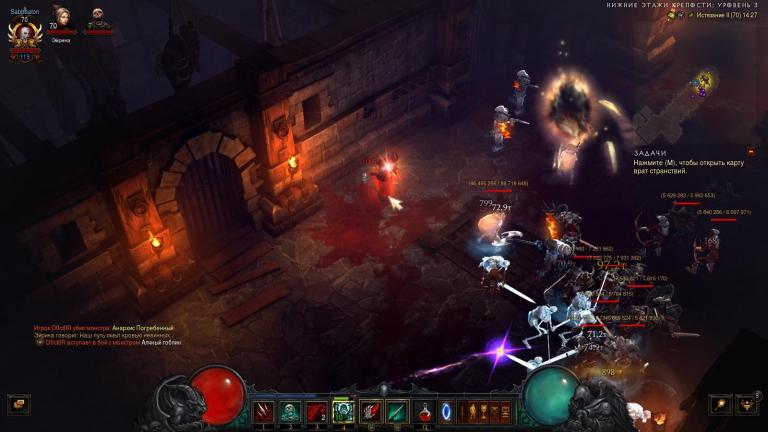This screenshot has width=768, height=432.
Task: Select the bald party member portrait
Action: 98,20
